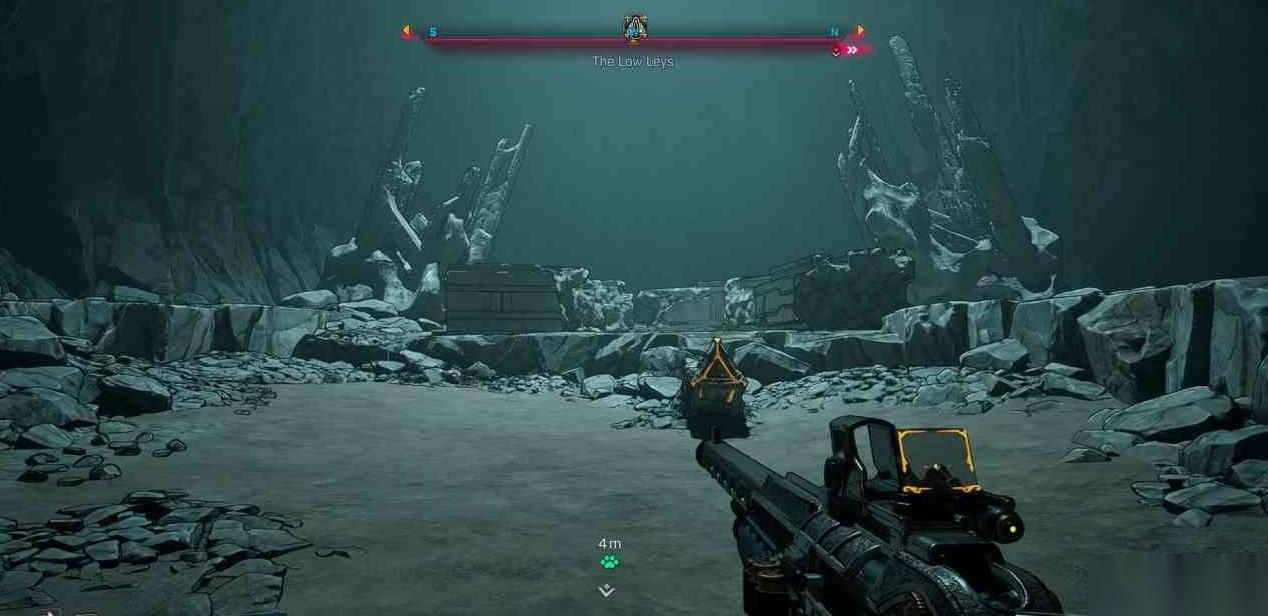Viewport: 1268px width, 616px height.
Task: Click the orange arrow at compass right end
Action: [x=861, y=31]
